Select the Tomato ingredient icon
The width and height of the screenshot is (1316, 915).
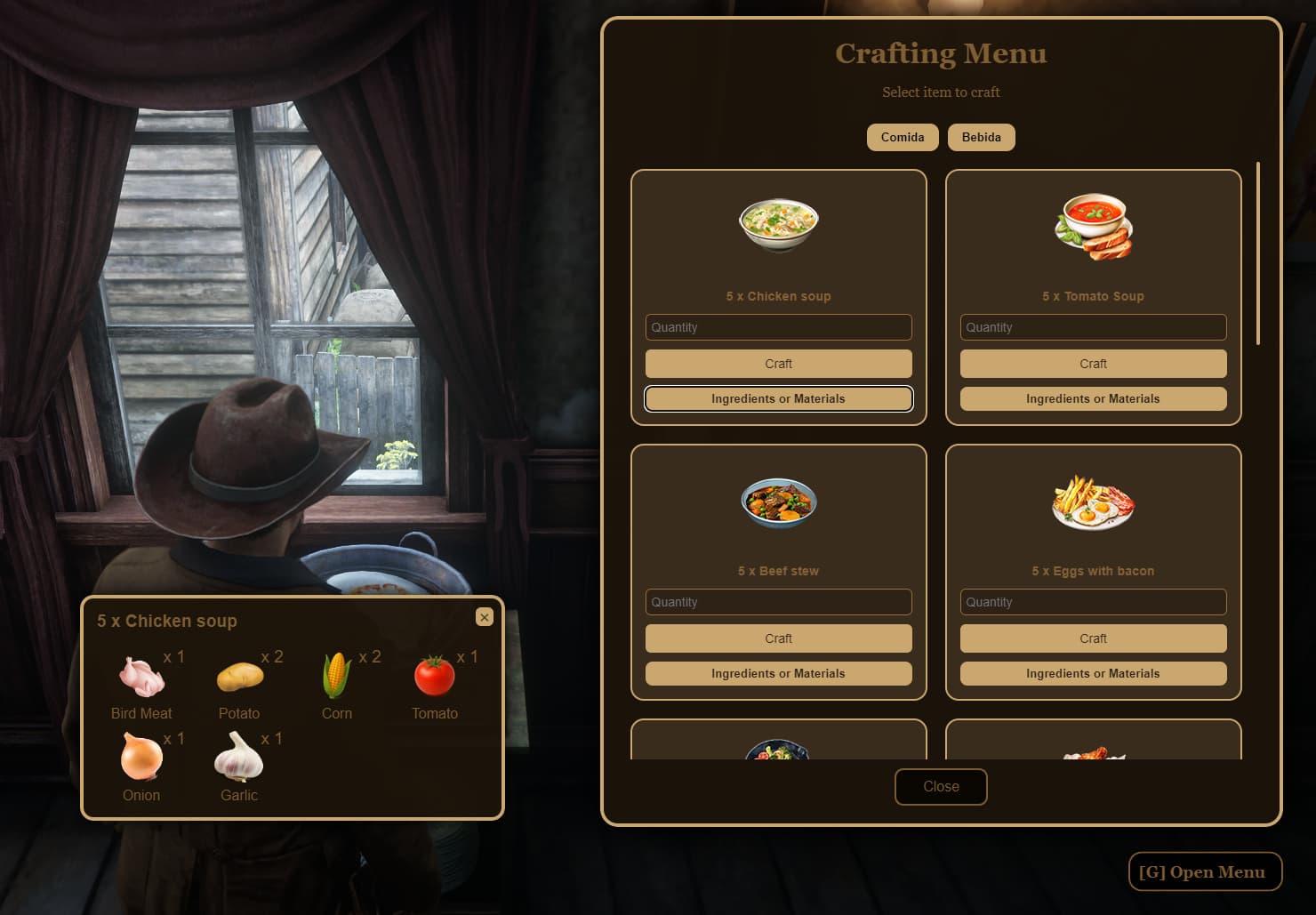pyautogui.click(x=434, y=674)
